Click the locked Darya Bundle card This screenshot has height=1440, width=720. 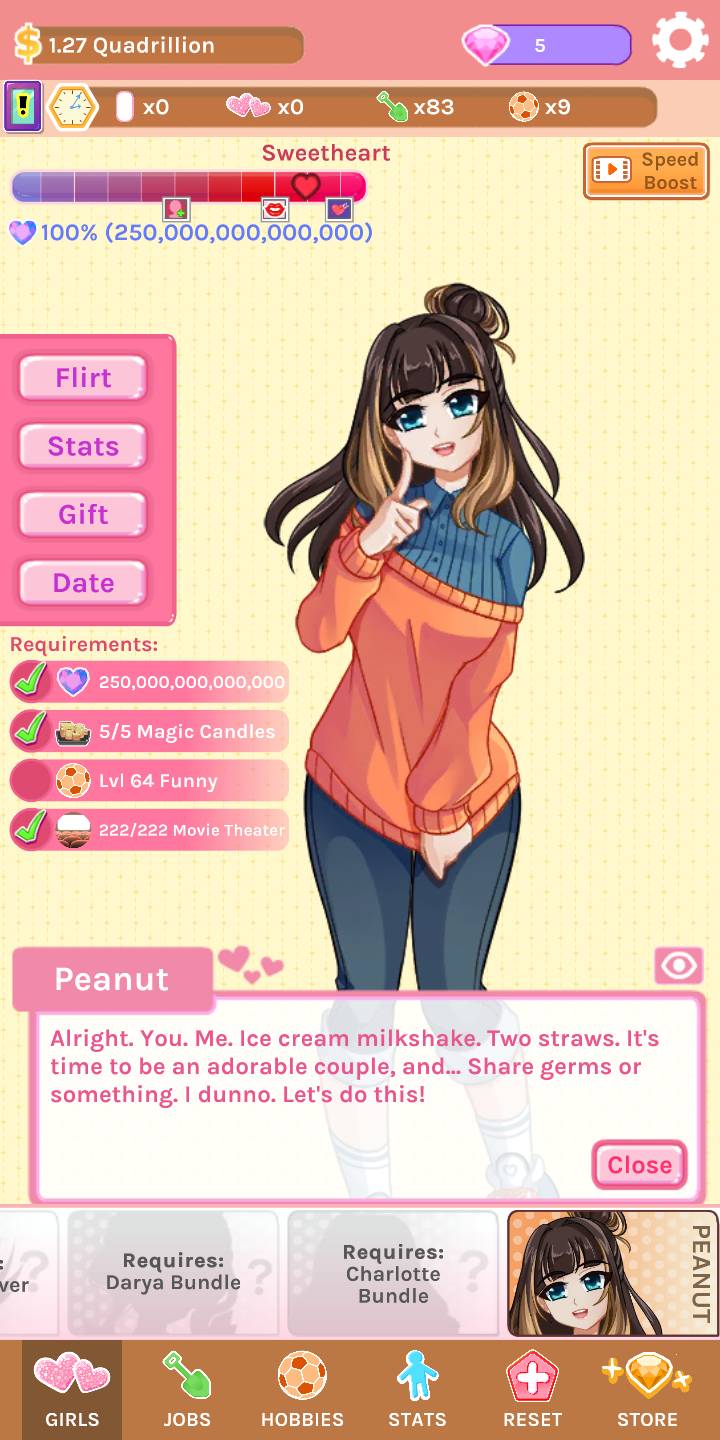click(173, 1273)
